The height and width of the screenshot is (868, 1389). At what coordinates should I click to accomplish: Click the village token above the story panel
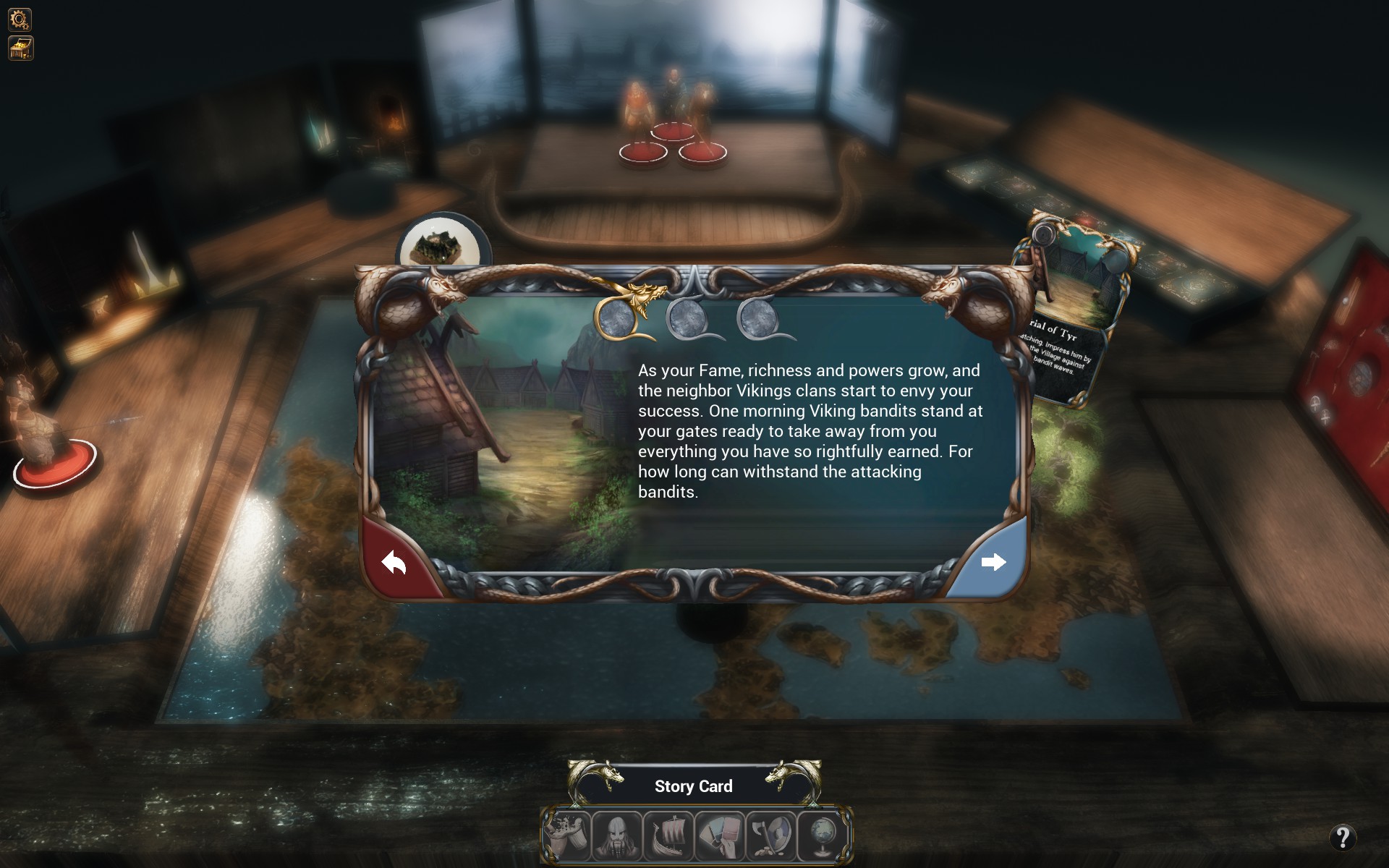click(437, 241)
